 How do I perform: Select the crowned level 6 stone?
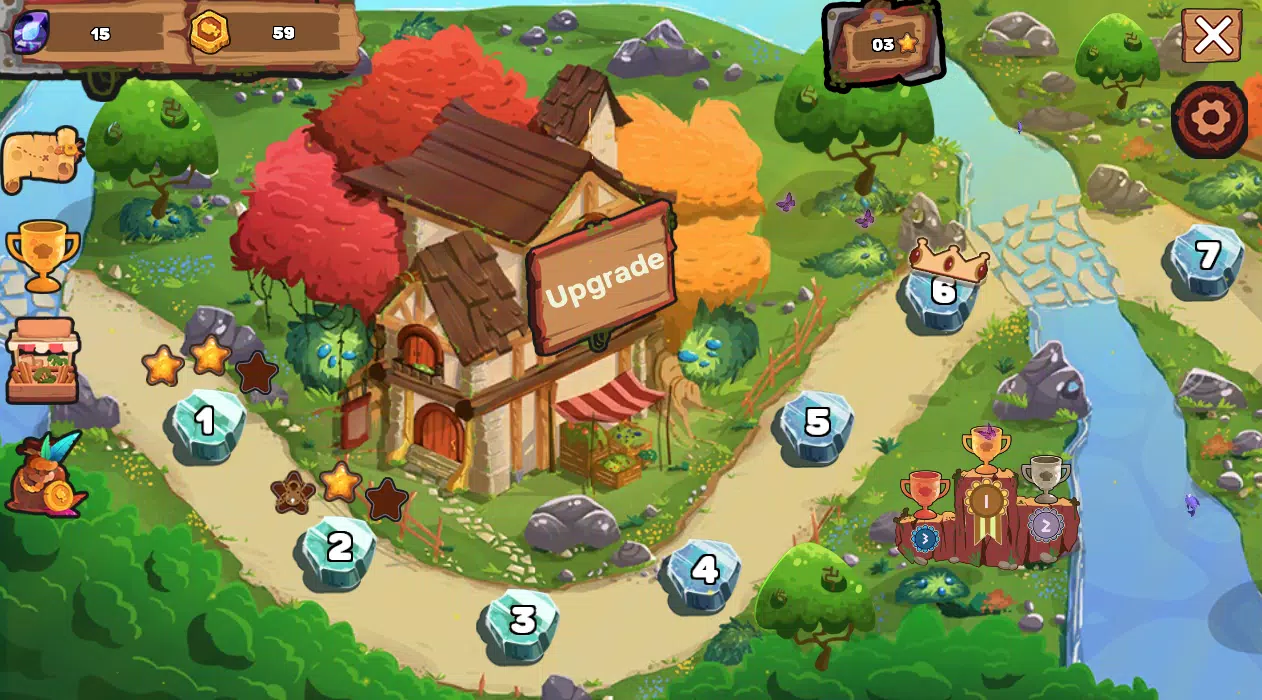click(942, 293)
